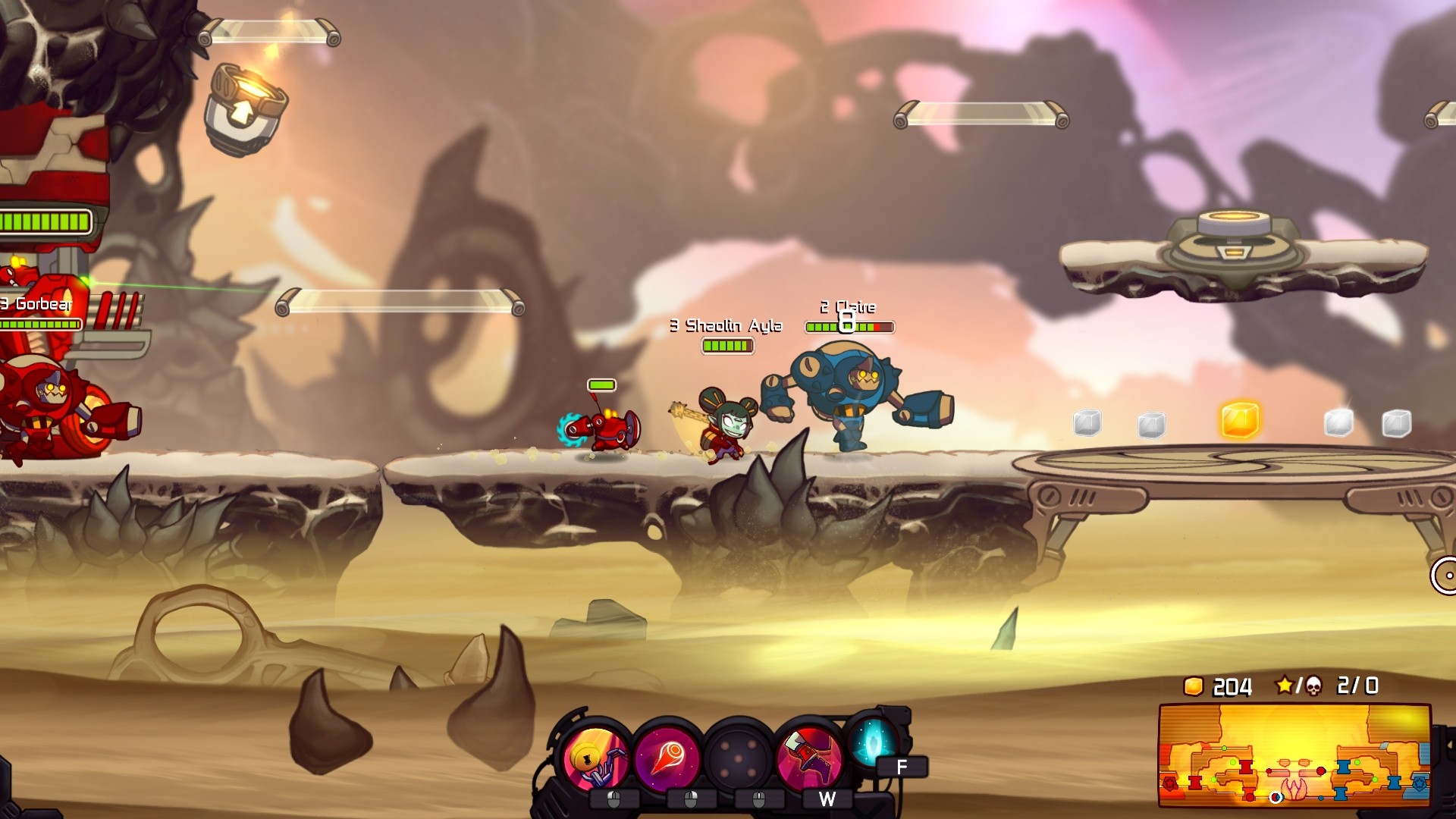Click the Solar cube icon beside 204
This screenshot has height=819, width=1456.
pyautogui.click(x=1193, y=686)
